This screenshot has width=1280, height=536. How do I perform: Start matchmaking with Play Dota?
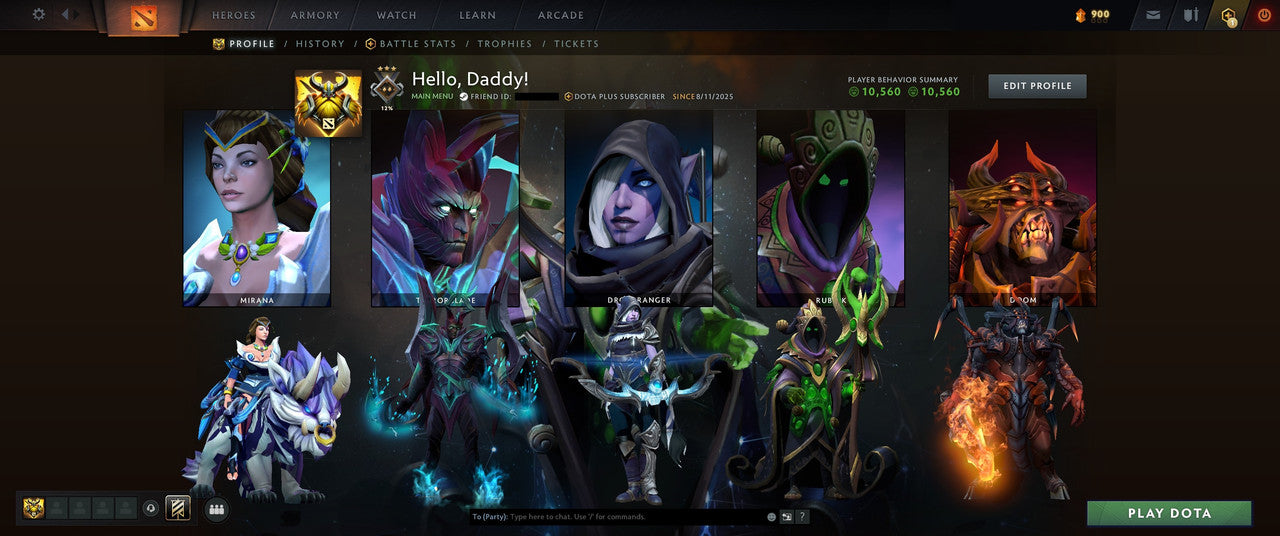pyautogui.click(x=1169, y=513)
